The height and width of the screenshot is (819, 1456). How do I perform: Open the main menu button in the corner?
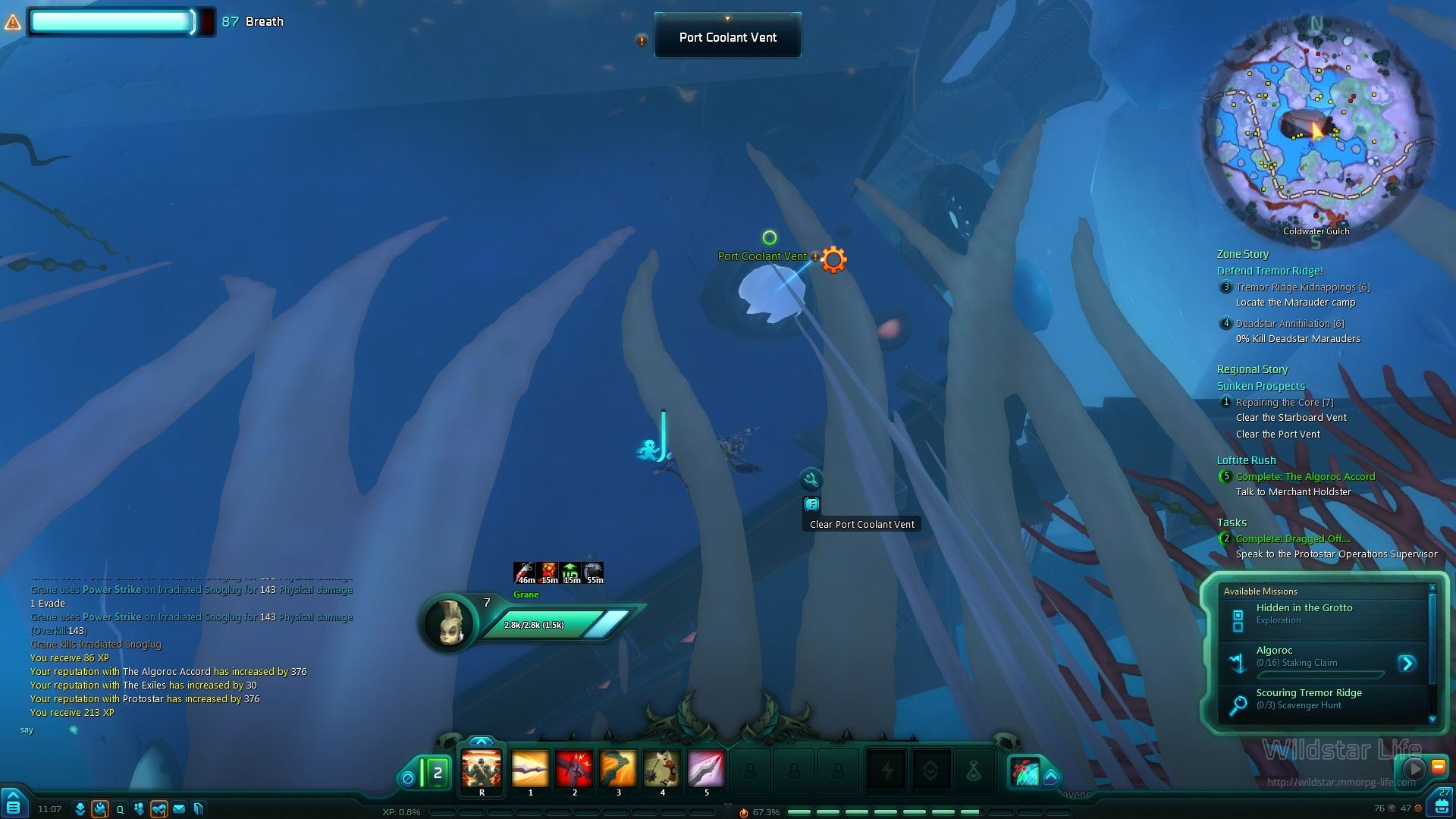point(14,805)
